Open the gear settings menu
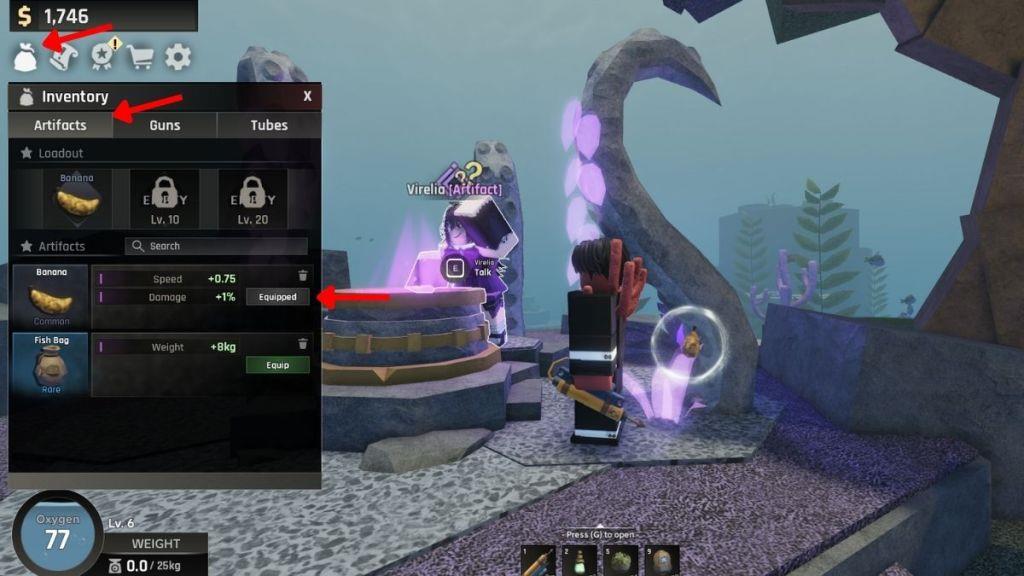Image resolution: width=1024 pixels, height=576 pixels. (178, 57)
